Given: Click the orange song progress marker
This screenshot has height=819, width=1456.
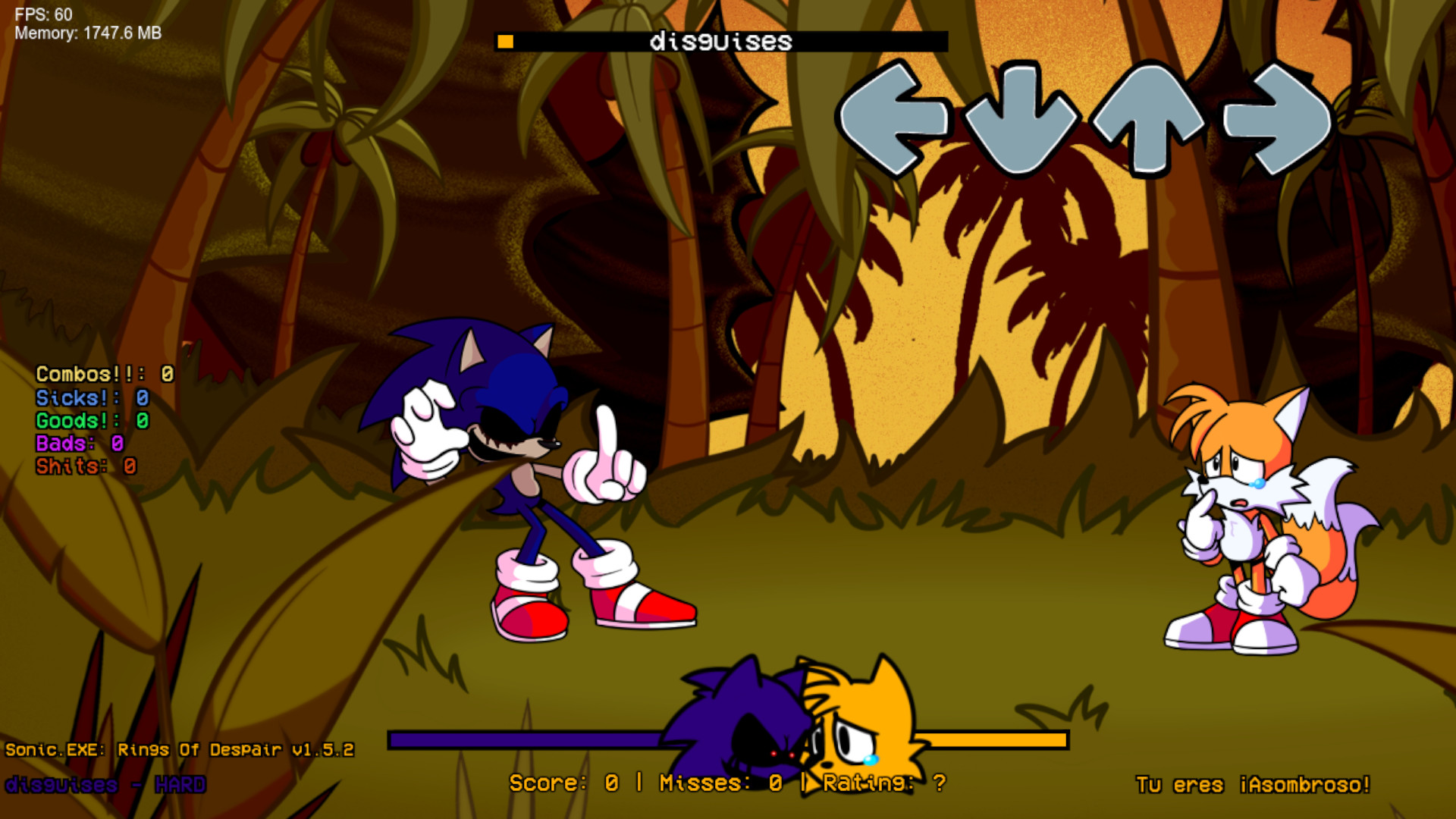Looking at the screenshot, I should [x=506, y=42].
